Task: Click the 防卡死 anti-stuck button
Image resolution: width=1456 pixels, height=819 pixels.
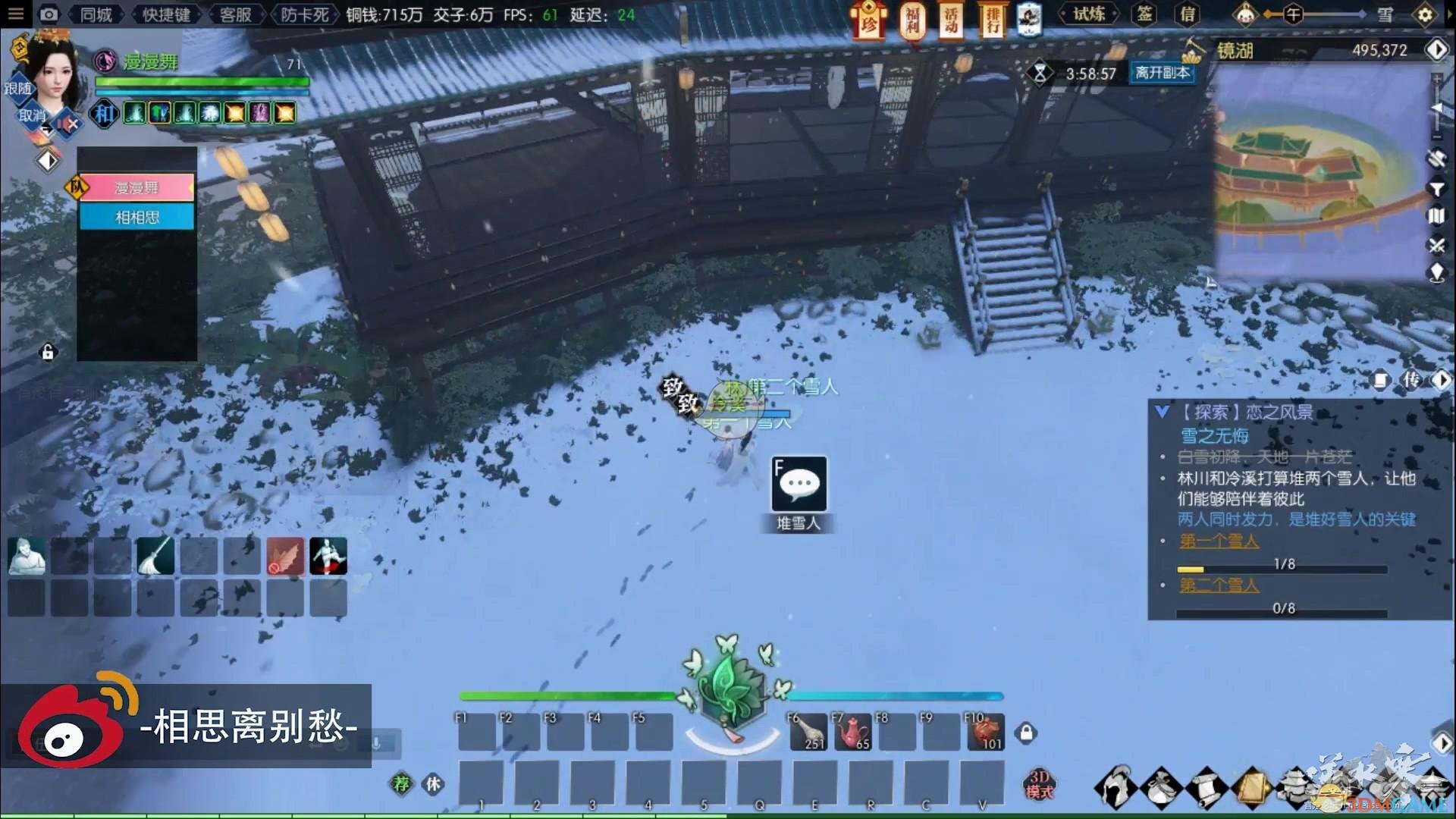Action: pyautogui.click(x=304, y=14)
